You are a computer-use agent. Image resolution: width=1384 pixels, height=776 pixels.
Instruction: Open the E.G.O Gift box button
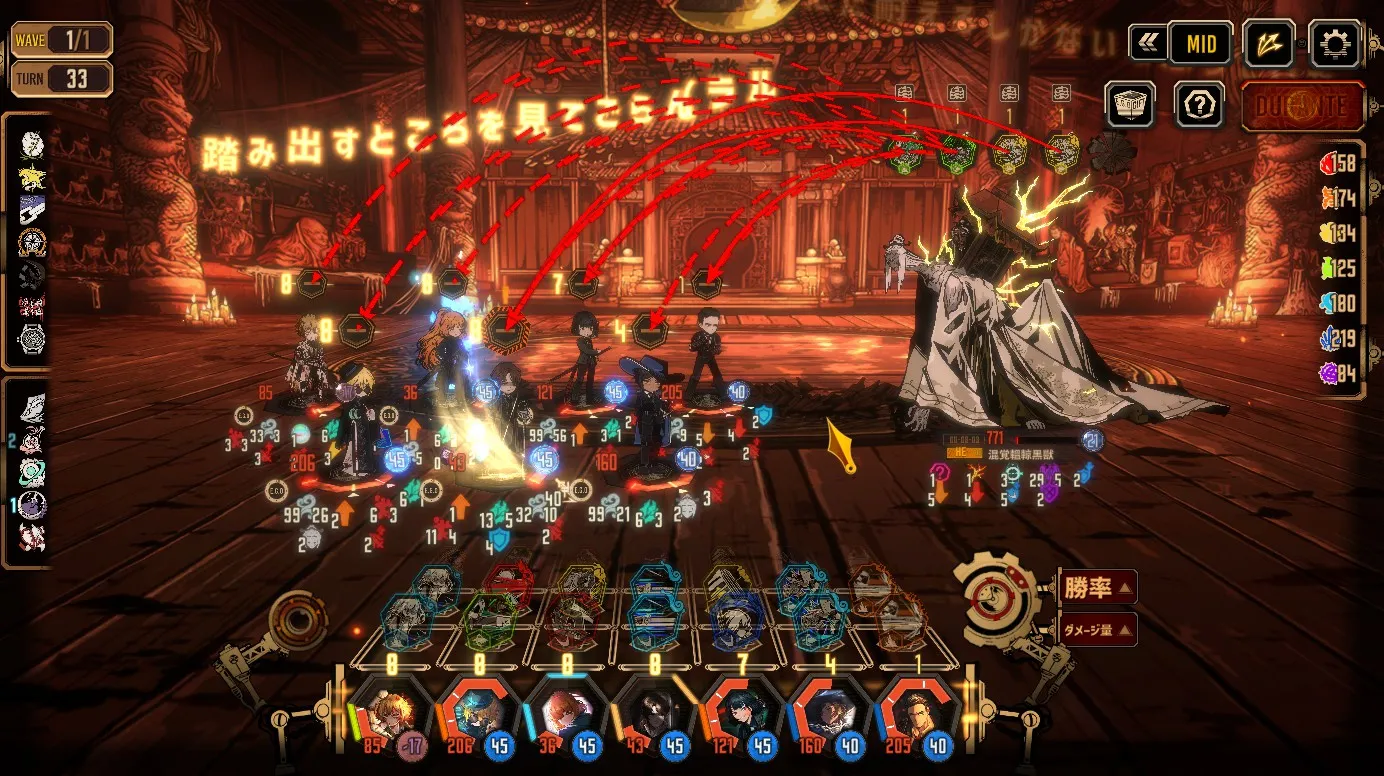coord(1130,104)
